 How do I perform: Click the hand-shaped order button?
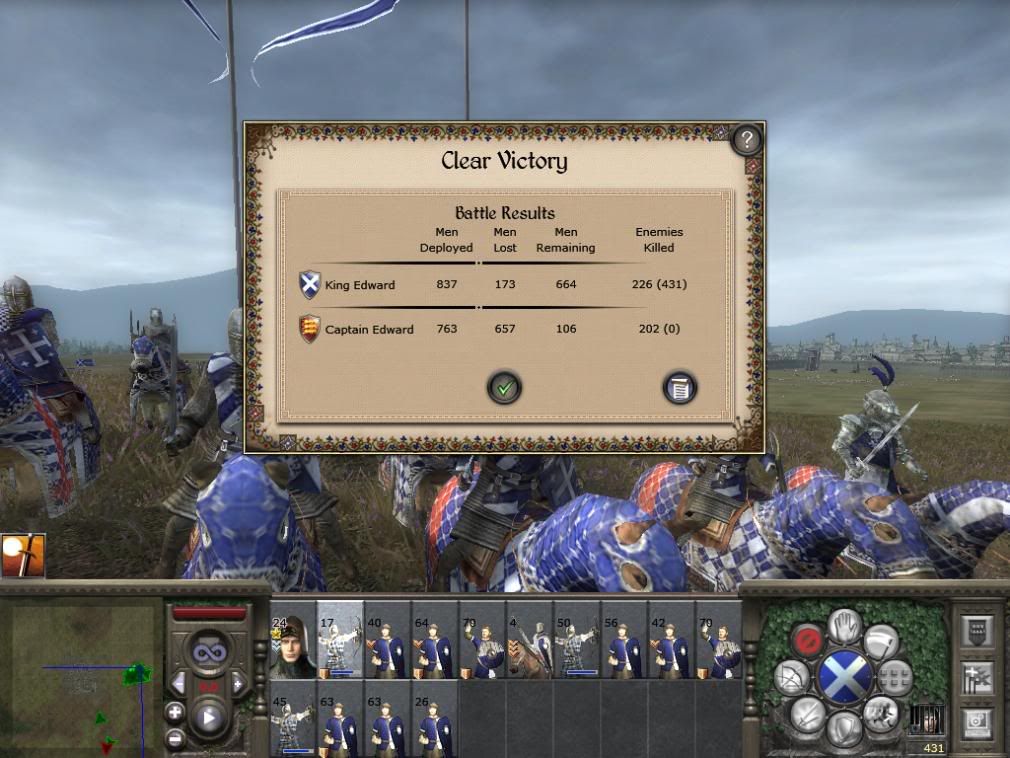[846, 626]
